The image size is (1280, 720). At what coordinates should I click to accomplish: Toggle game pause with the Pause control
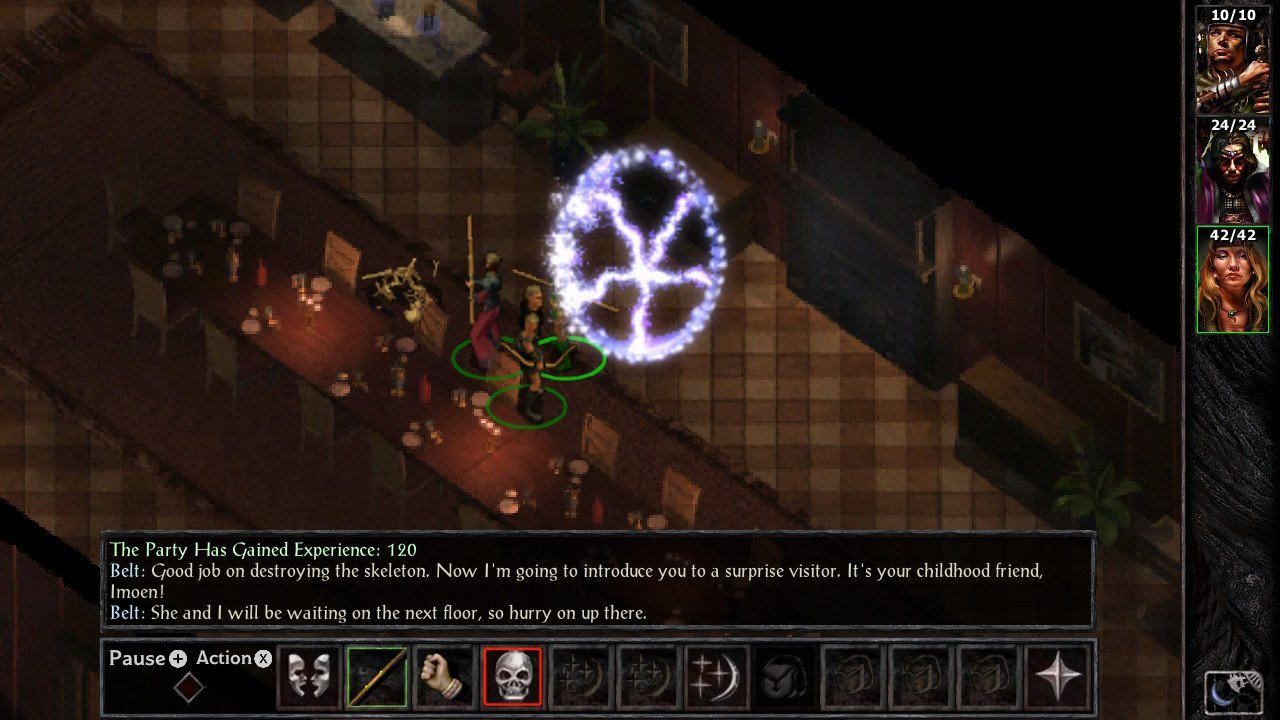(143, 658)
